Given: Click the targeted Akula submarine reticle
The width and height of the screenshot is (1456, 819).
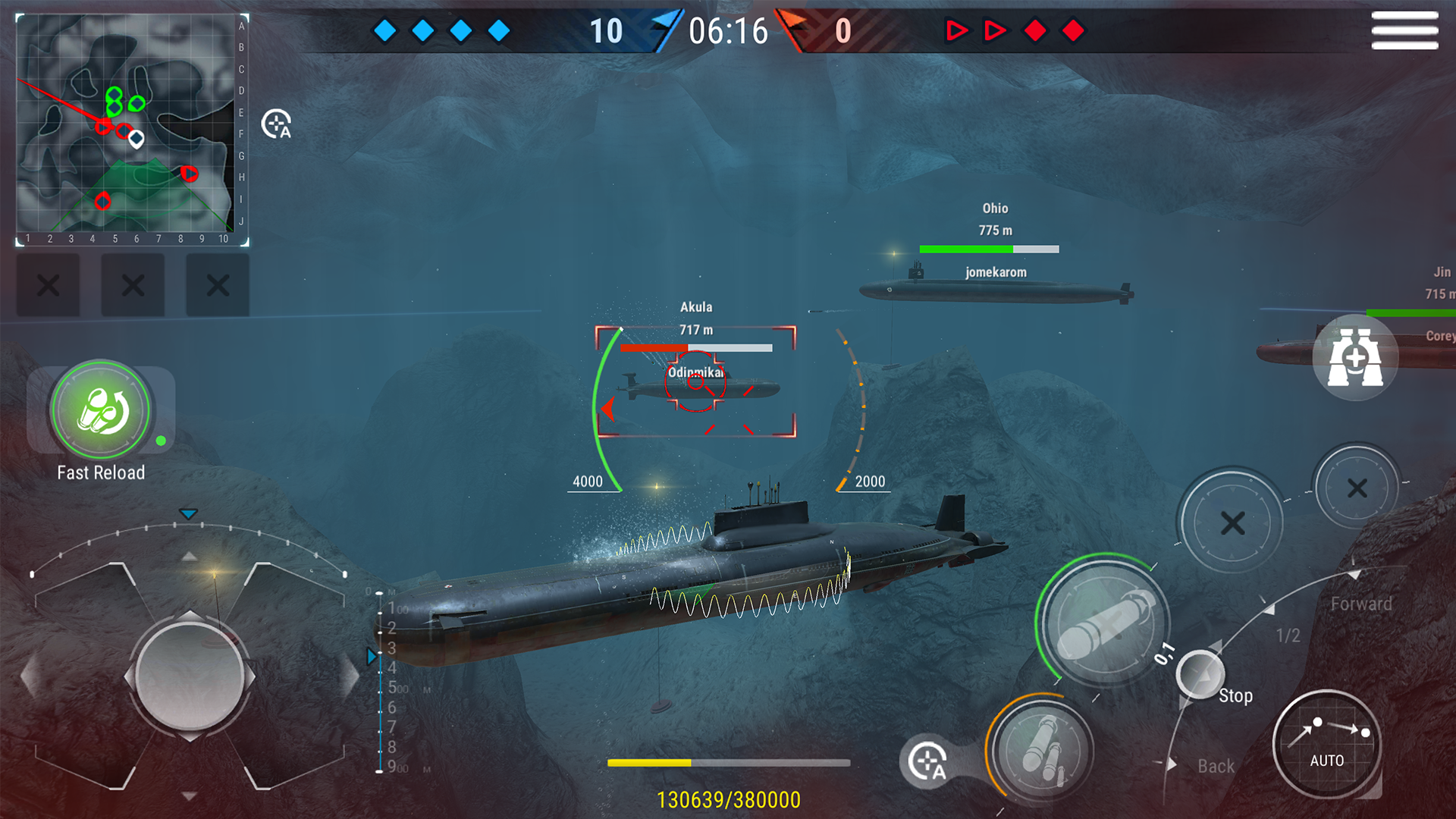Looking at the screenshot, I should click(x=695, y=383).
